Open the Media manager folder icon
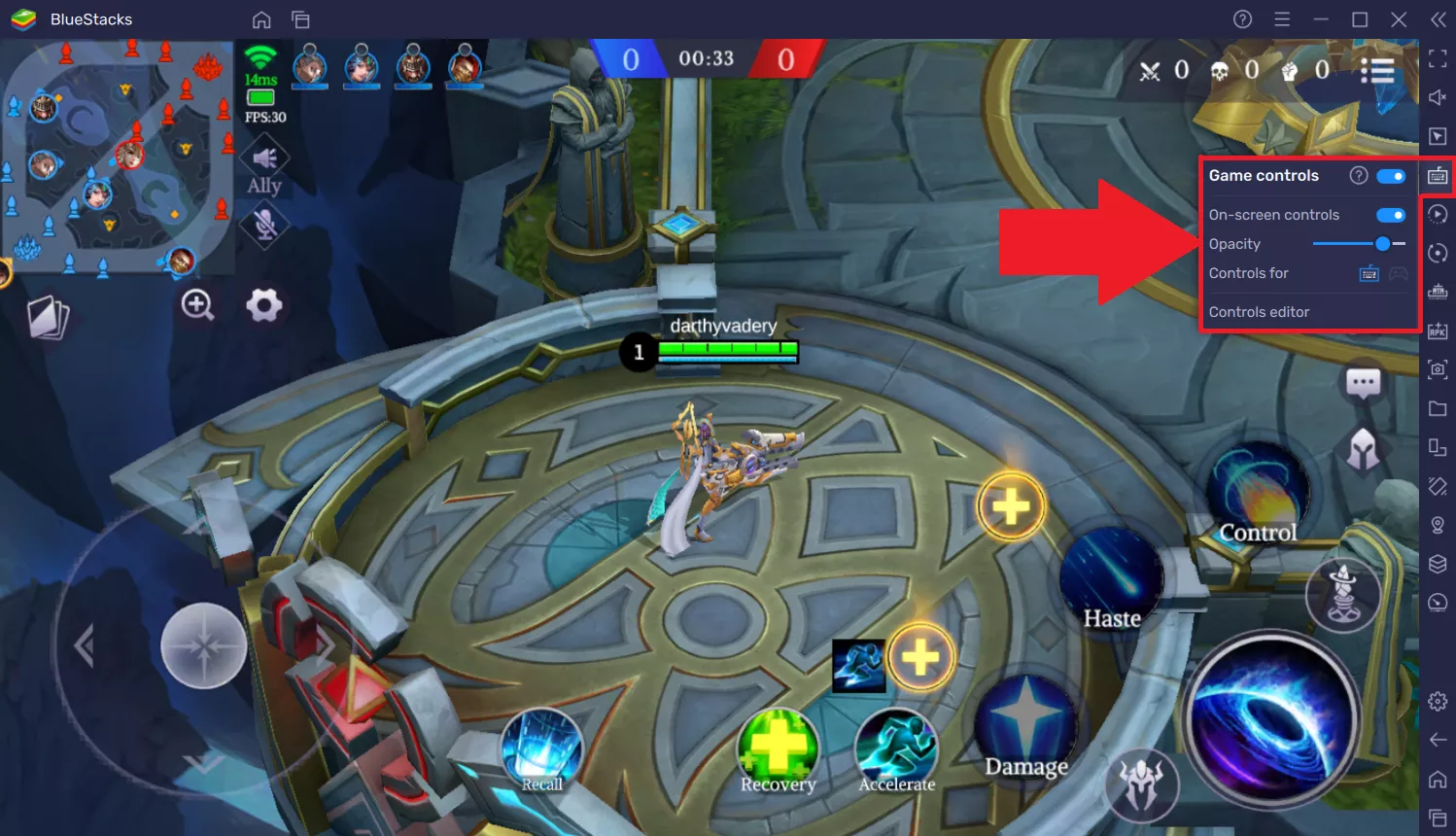 [1438, 409]
